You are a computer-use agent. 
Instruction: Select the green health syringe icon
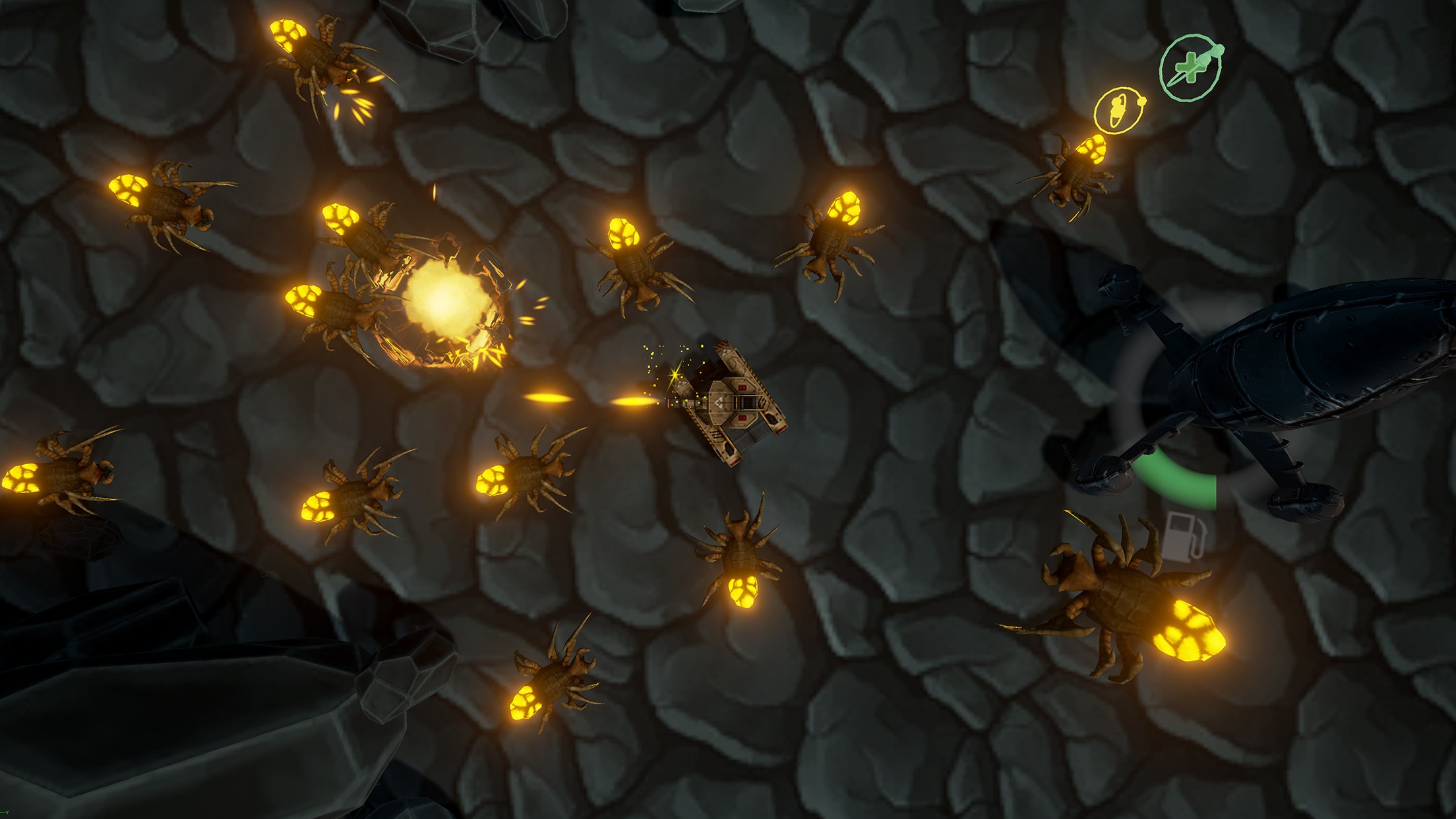[1190, 69]
